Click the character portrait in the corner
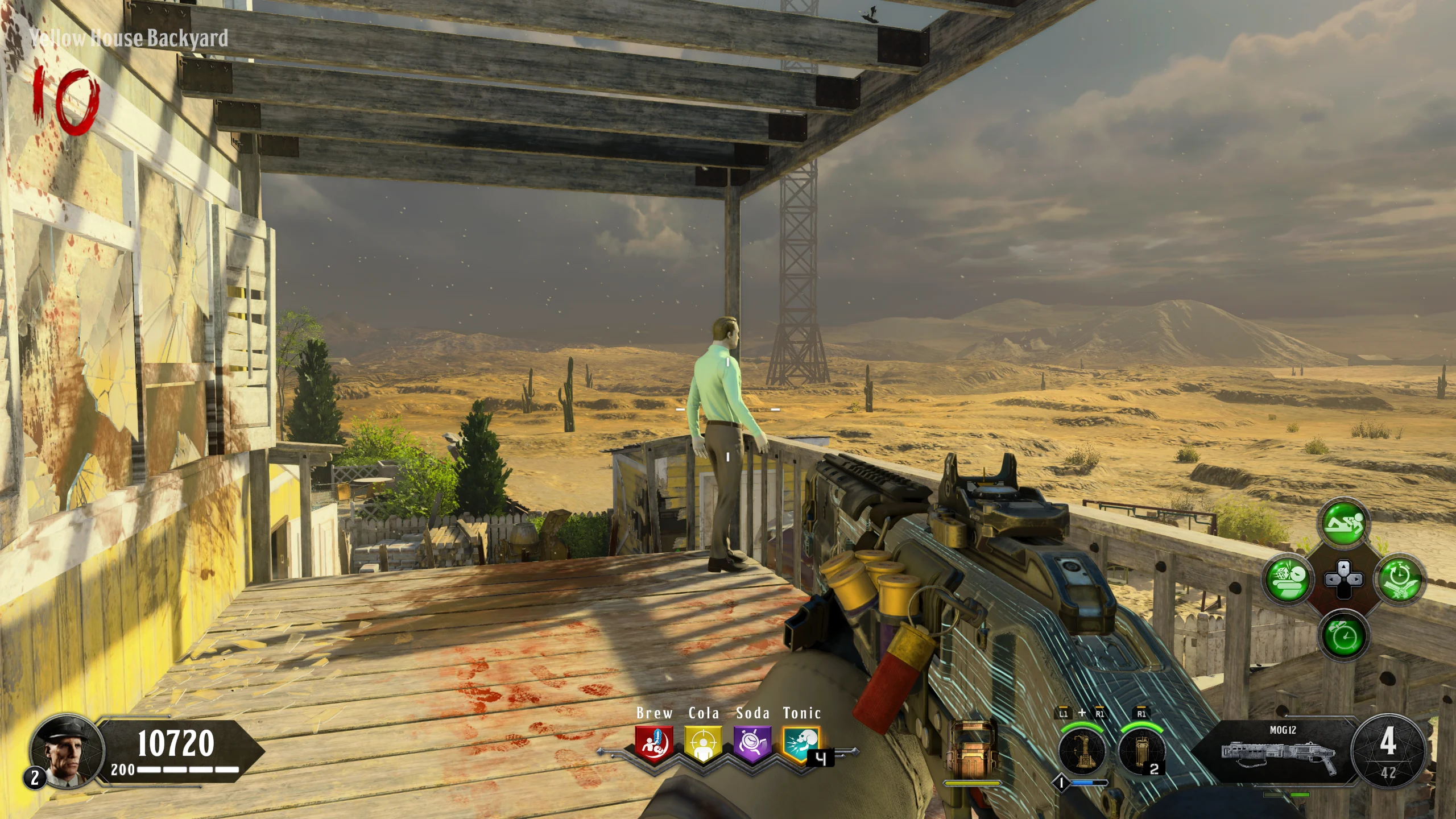 pos(67,749)
